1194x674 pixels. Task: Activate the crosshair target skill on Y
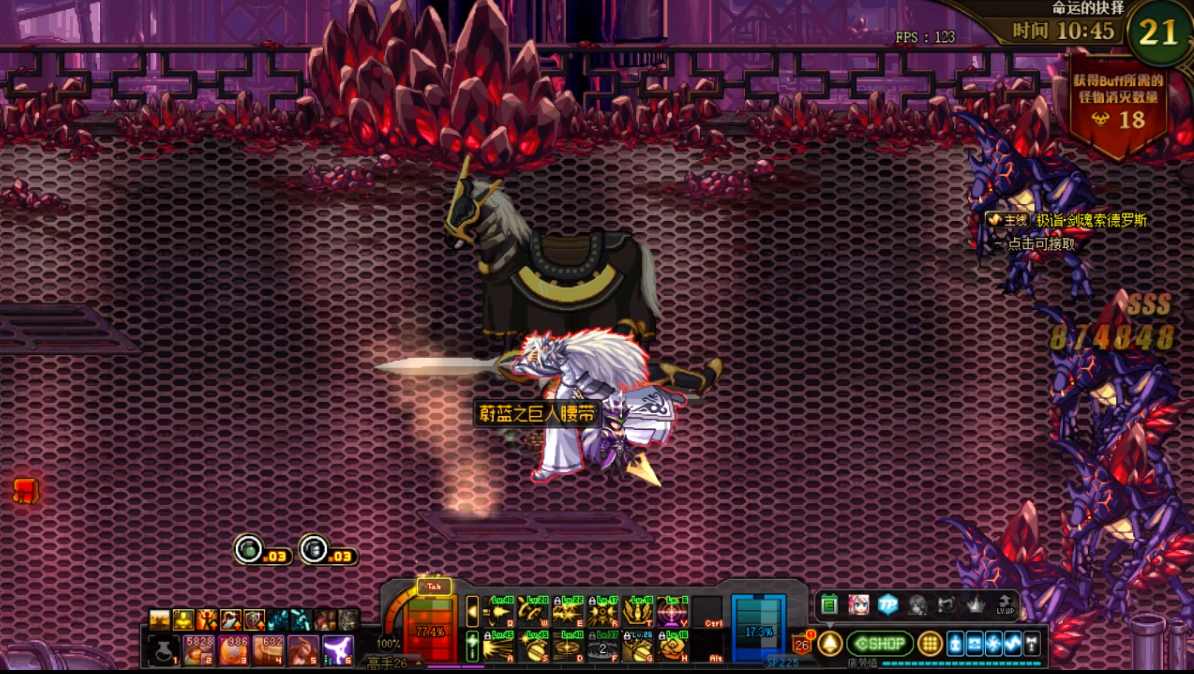(673, 611)
